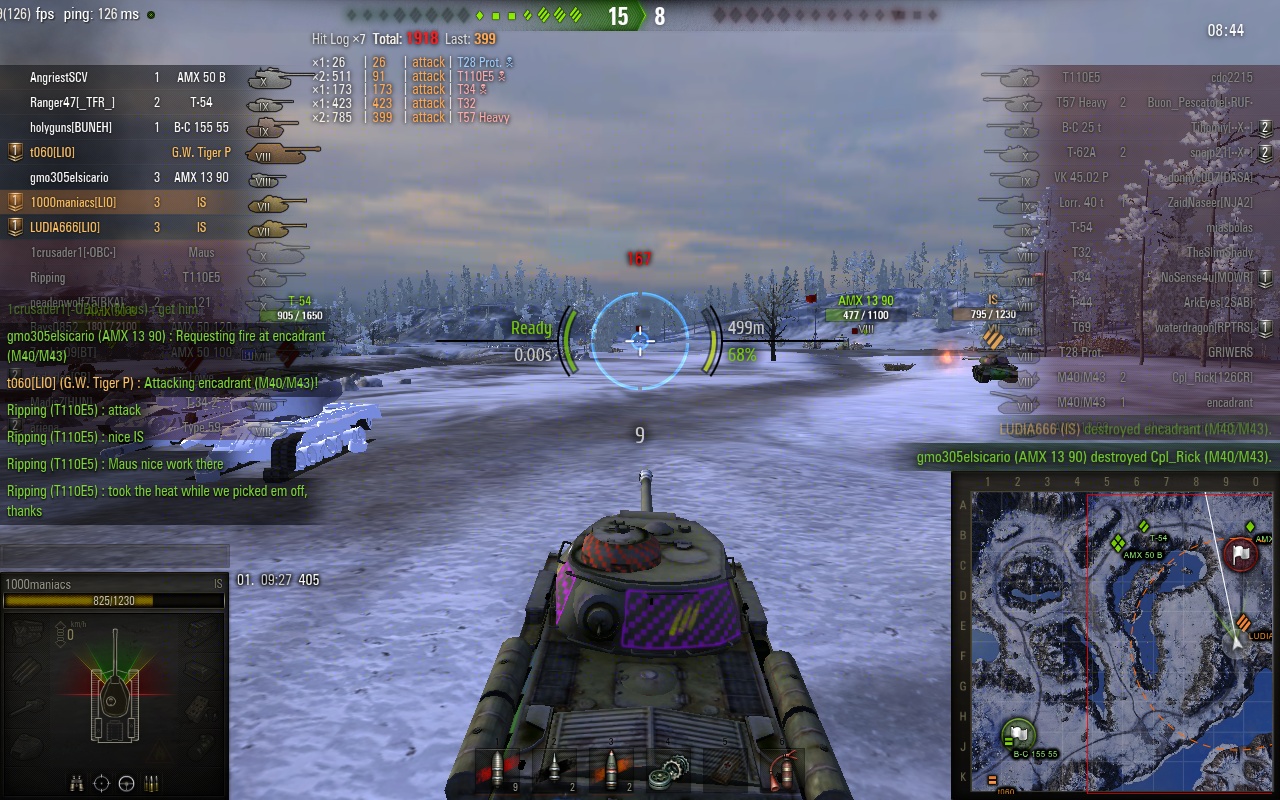Click the ammo shells icon in damage panel
This screenshot has width=1280, height=800.
click(152, 783)
